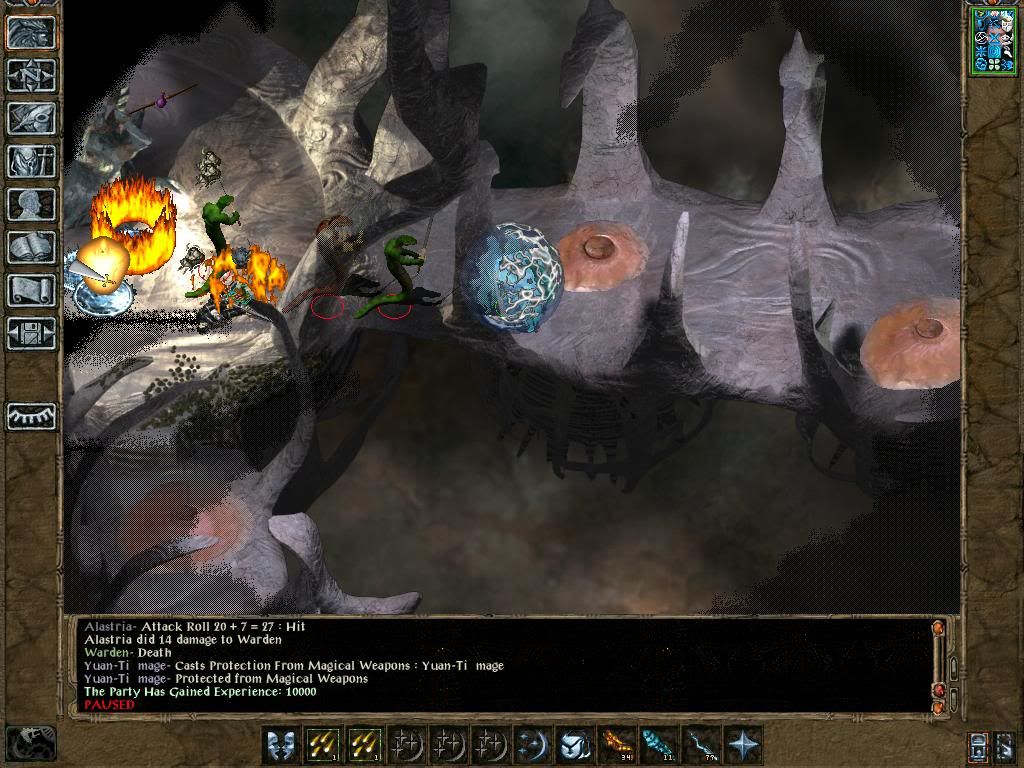Image resolution: width=1024 pixels, height=768 pixels.
Task: Open the priest scroll screen
Action: point(31,290)
